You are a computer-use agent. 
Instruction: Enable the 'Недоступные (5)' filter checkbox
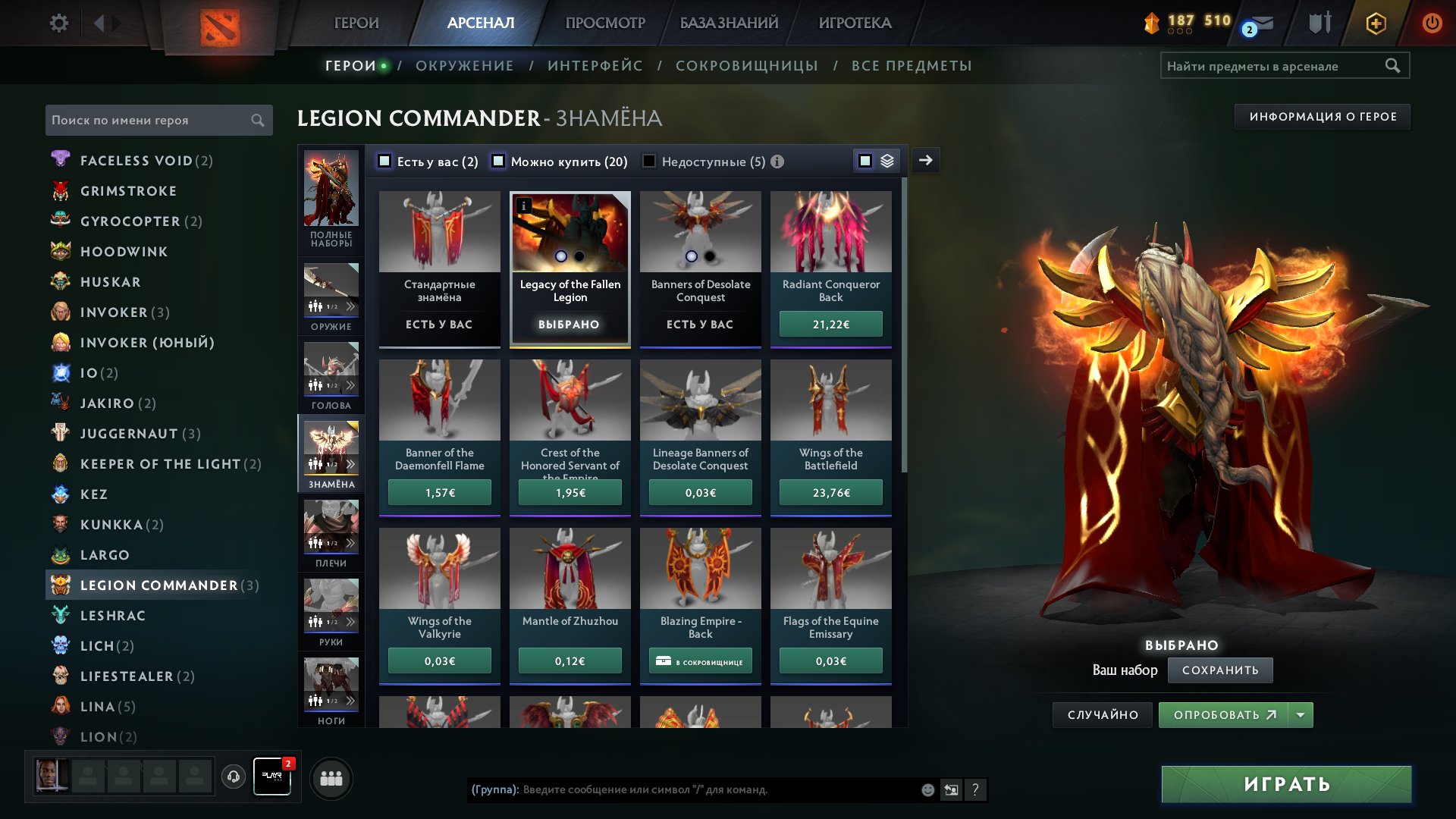coord(648,161)
